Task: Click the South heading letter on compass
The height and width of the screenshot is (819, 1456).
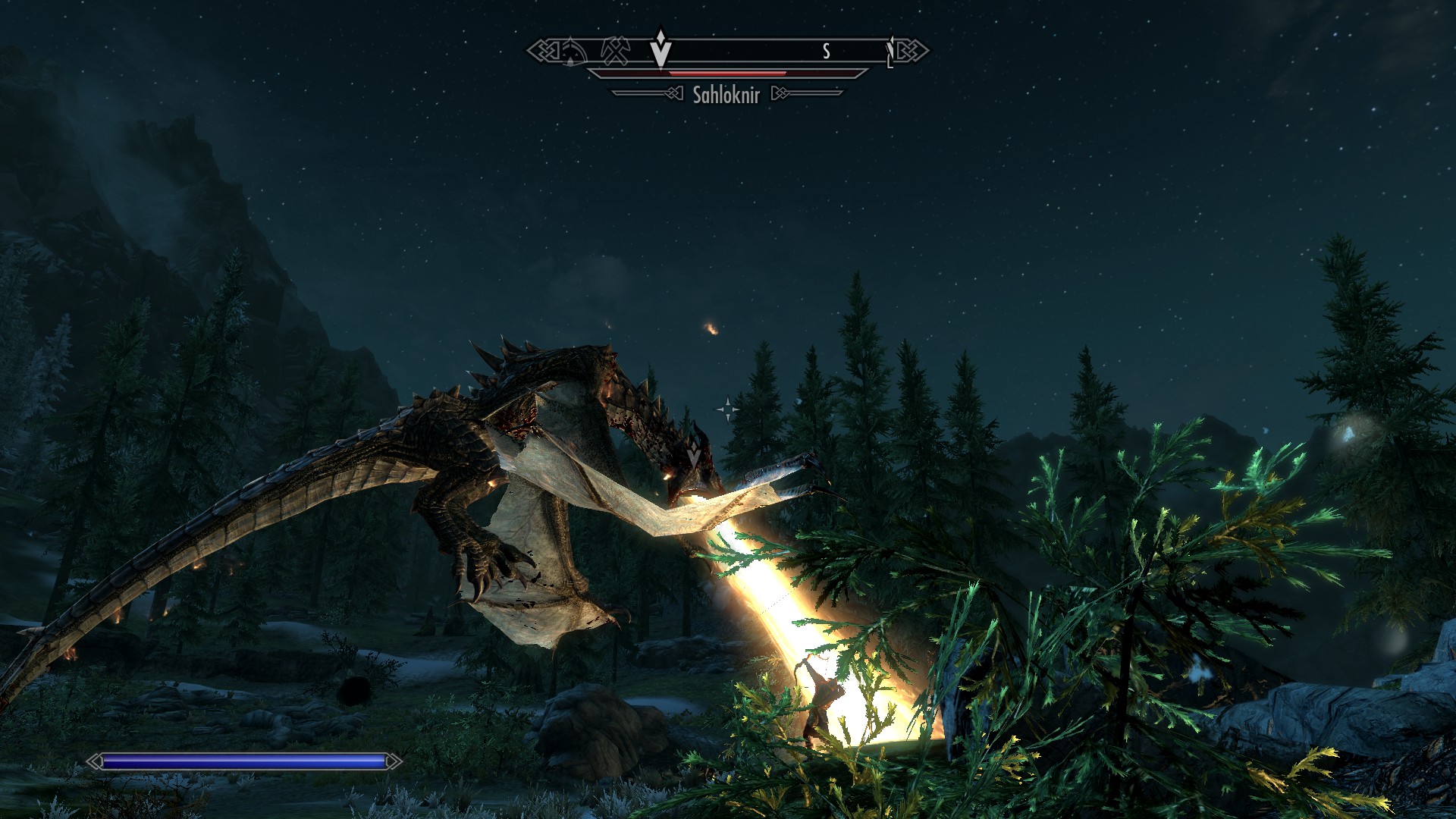Action: coord(827,51)
